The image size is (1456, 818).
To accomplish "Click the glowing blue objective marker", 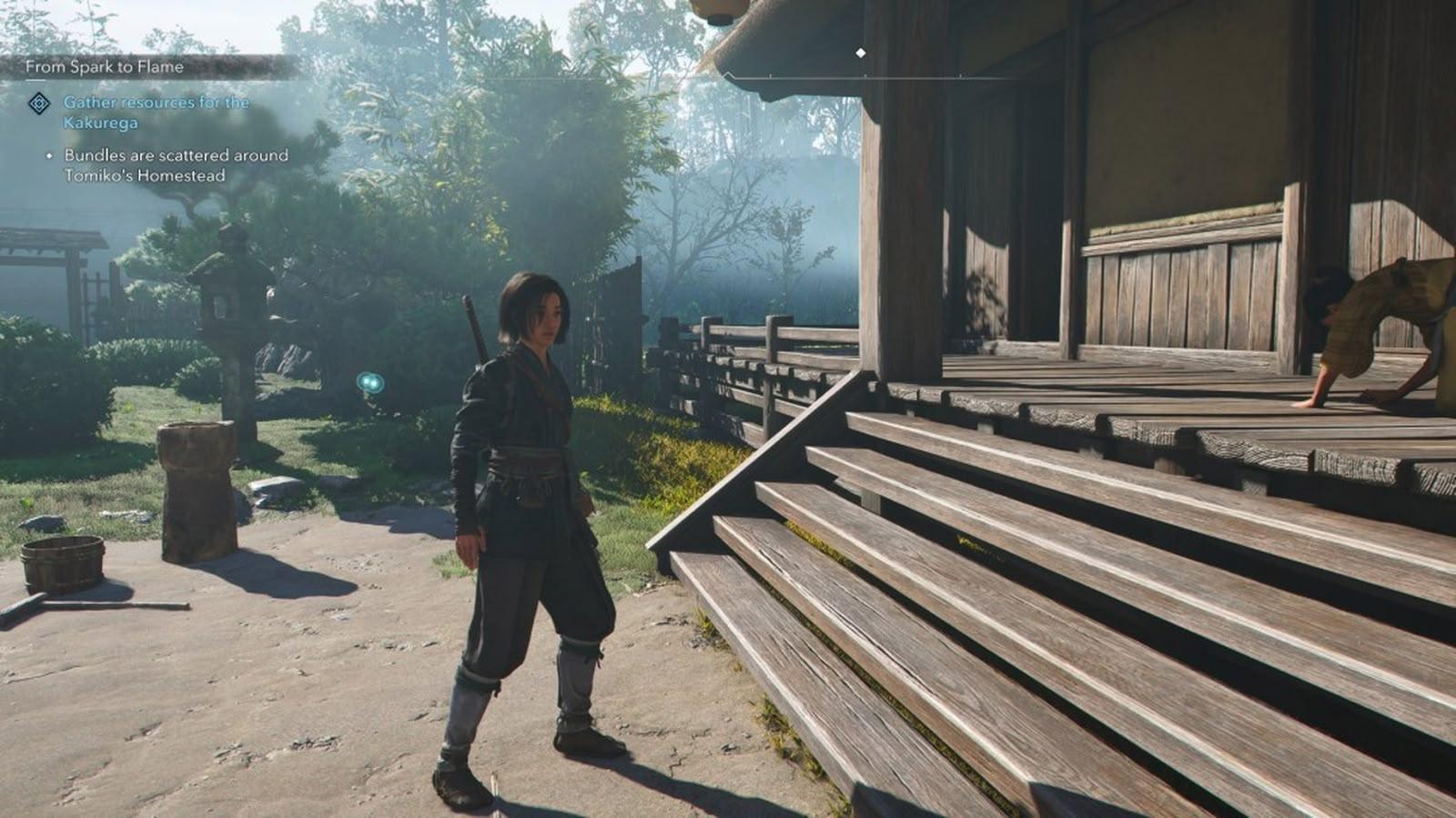I will click(x=369, y=382).
